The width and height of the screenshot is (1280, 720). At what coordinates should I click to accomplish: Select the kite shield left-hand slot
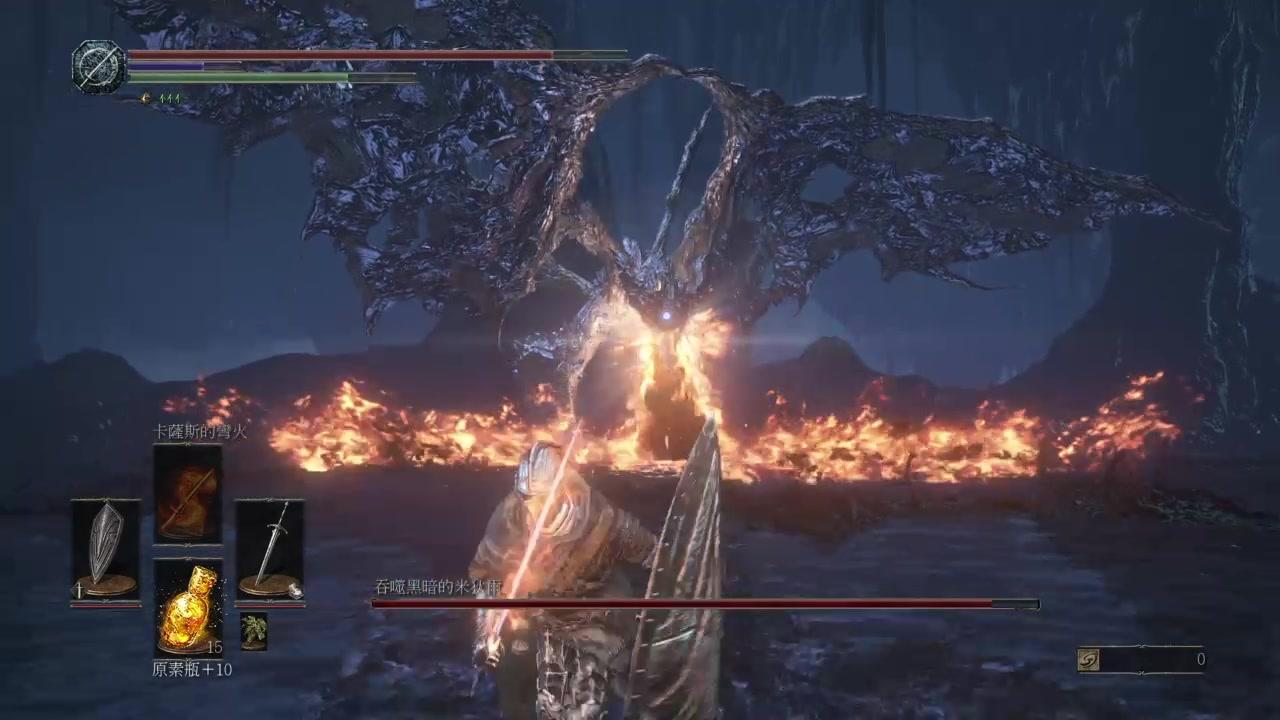tap(105, 549)
